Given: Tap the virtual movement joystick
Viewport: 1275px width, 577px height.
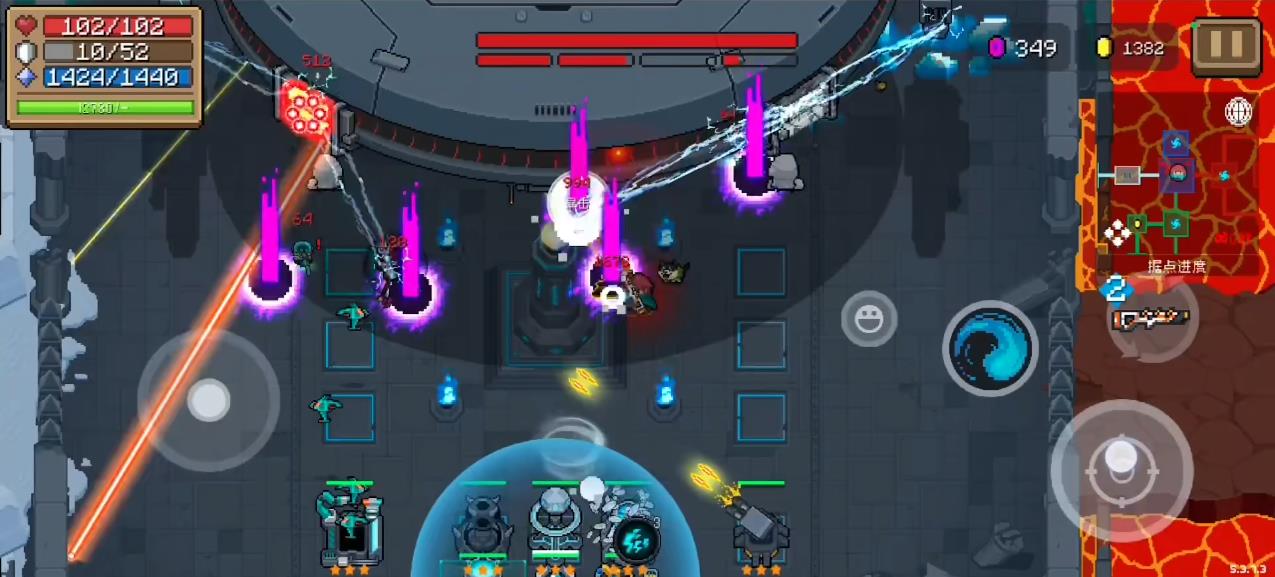Looking at the screenshot, I should coord(208,400).
